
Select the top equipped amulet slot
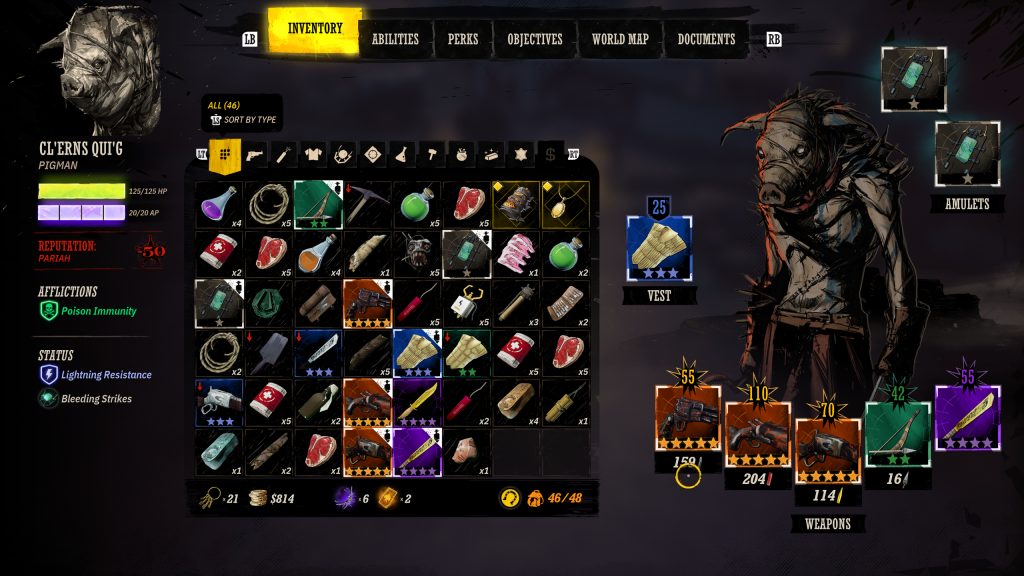coord(913,80)
